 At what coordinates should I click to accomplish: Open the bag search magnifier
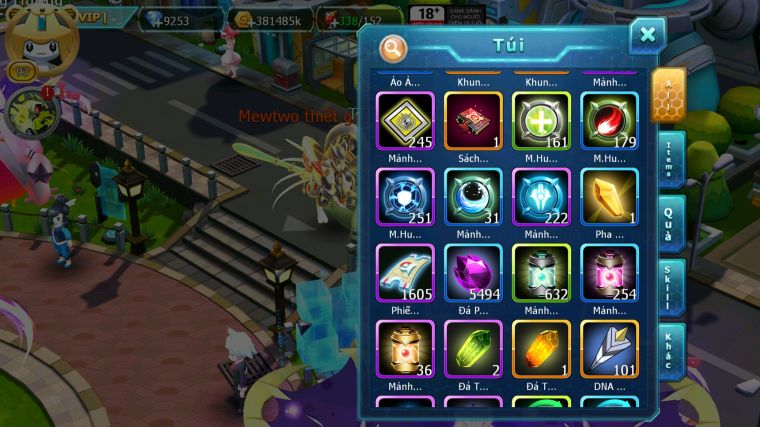coord(394,48)
